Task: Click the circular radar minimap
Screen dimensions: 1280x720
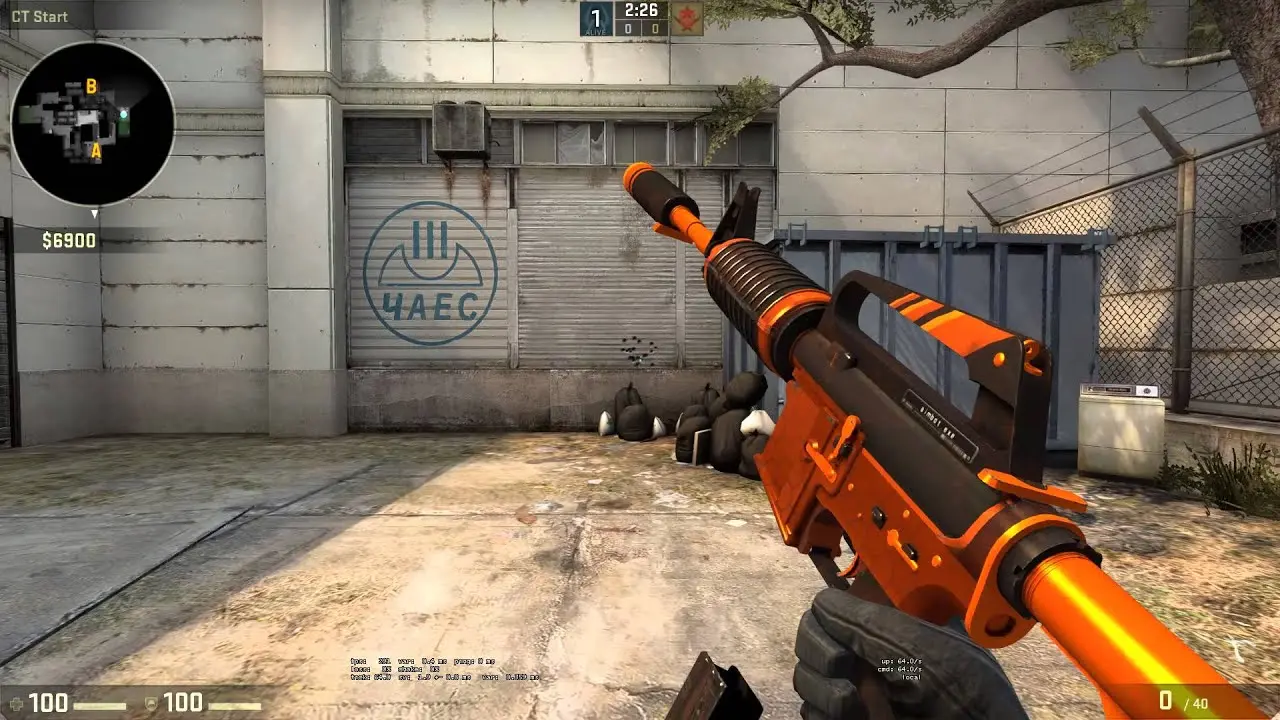Action: (x=92, y=122)
